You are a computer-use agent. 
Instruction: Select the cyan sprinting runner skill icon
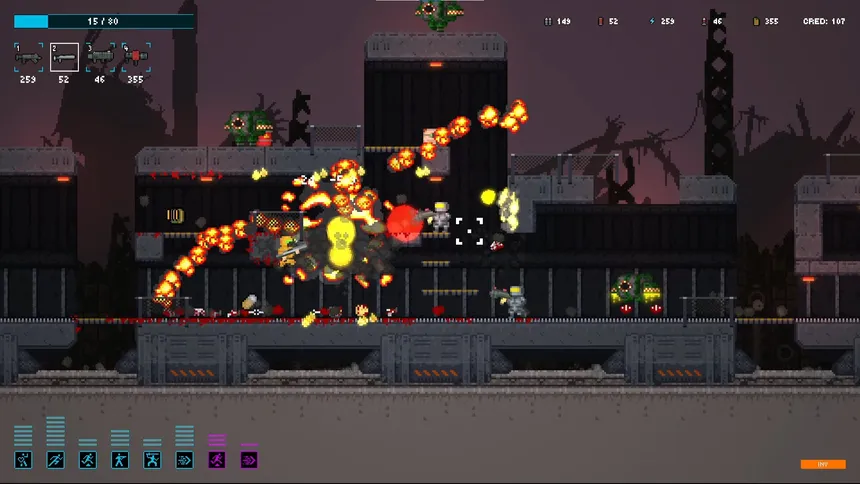pyautogui.click(x=55, y=460)
